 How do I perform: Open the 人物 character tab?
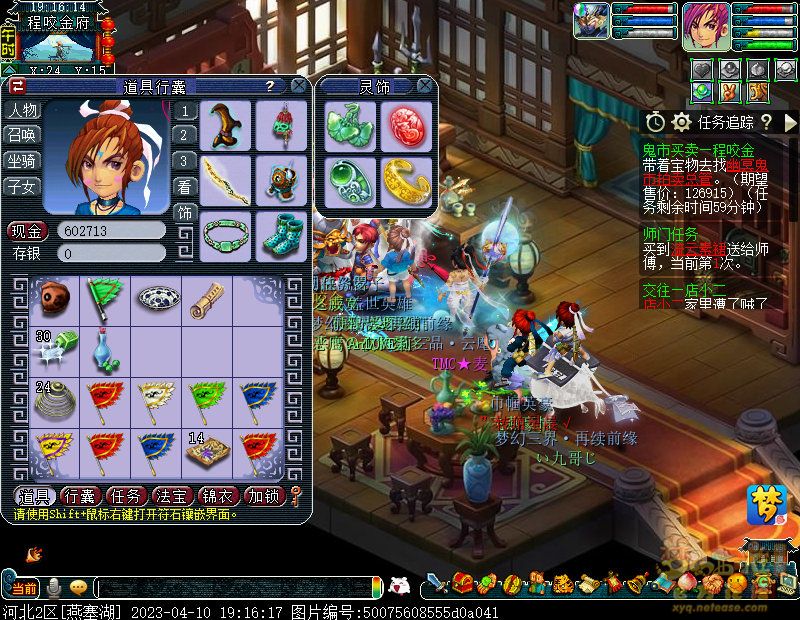pos(22,110)
